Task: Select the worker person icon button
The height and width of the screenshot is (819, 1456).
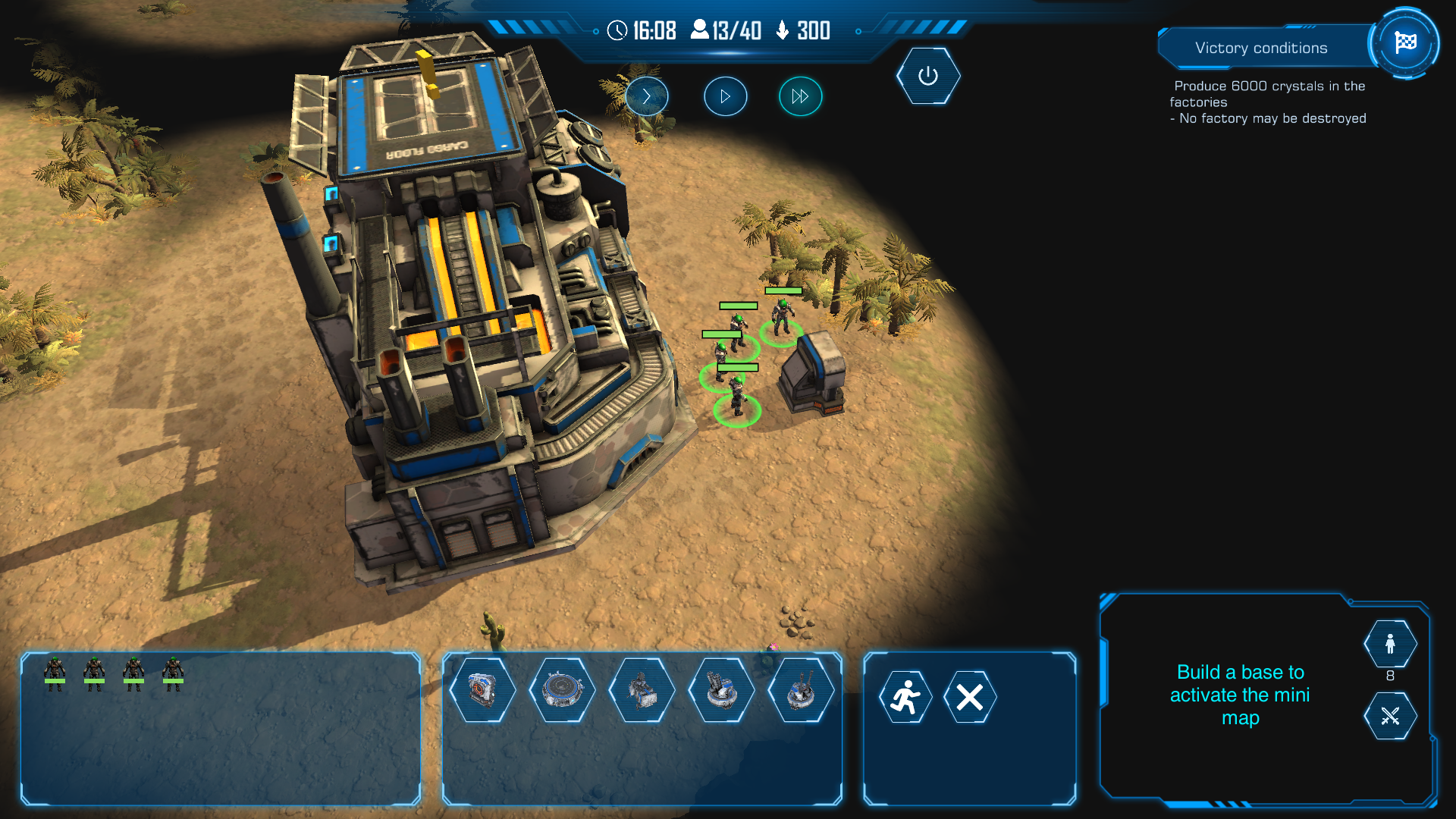Action: point(1390,644)
